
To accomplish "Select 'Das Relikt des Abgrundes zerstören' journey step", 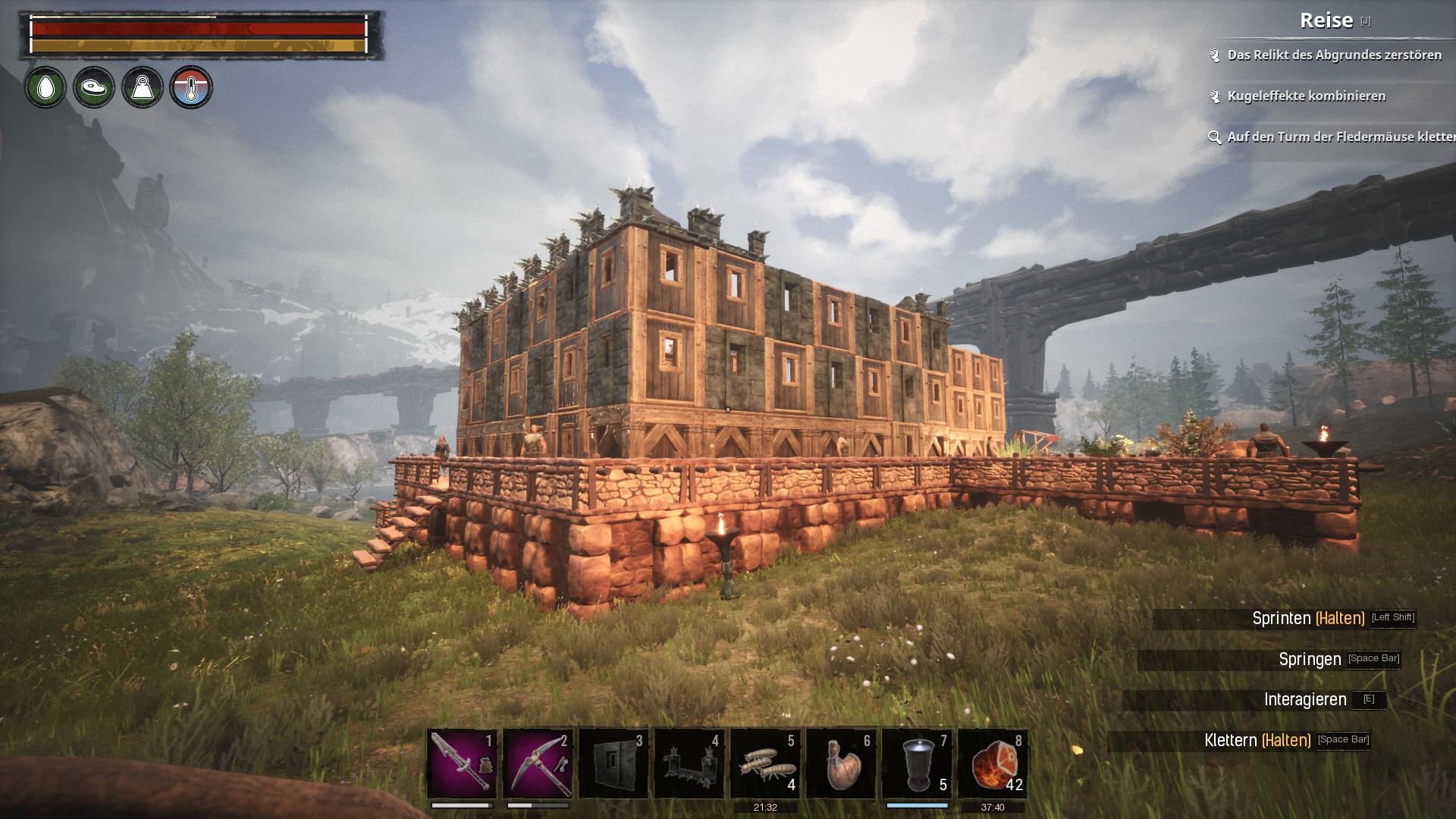I will (x=1334, y=55).
